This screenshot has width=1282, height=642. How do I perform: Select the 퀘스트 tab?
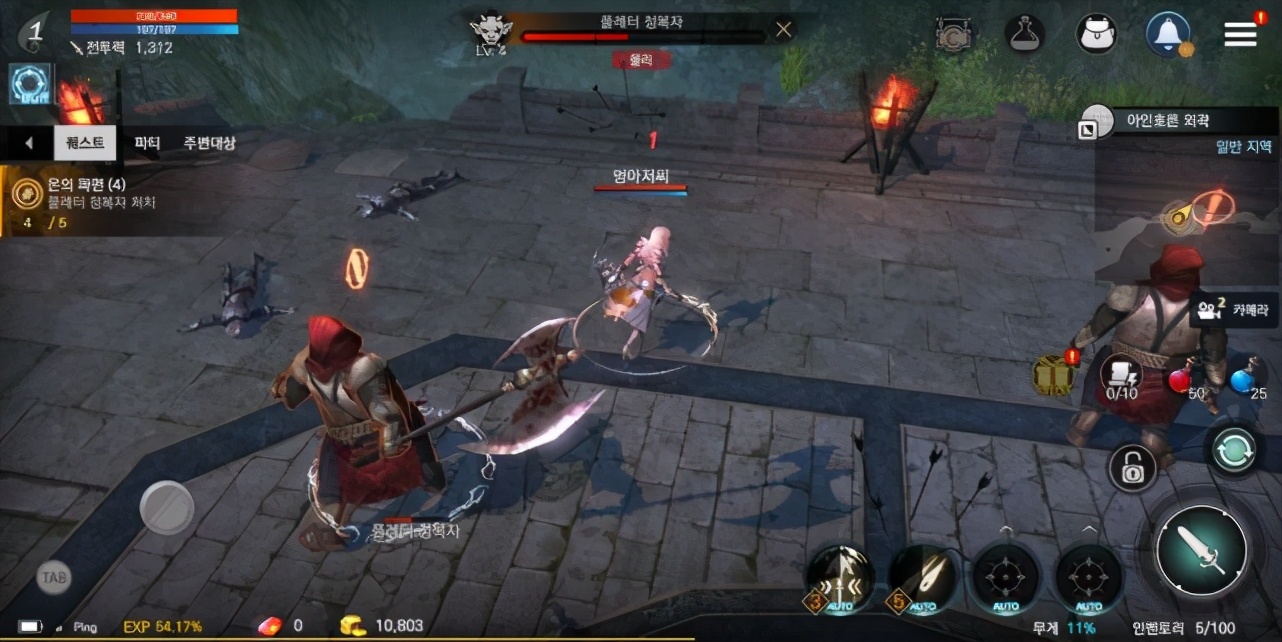(x=85, y=143)
